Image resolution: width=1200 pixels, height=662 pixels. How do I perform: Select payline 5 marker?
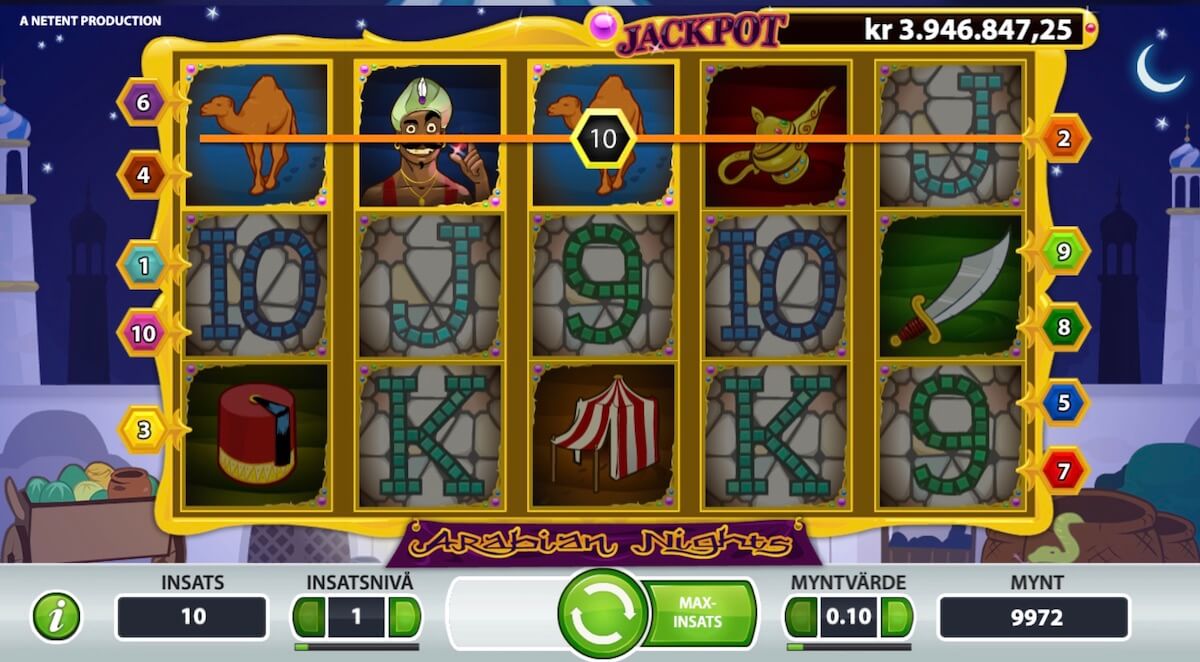click(x=1064, y=402)
